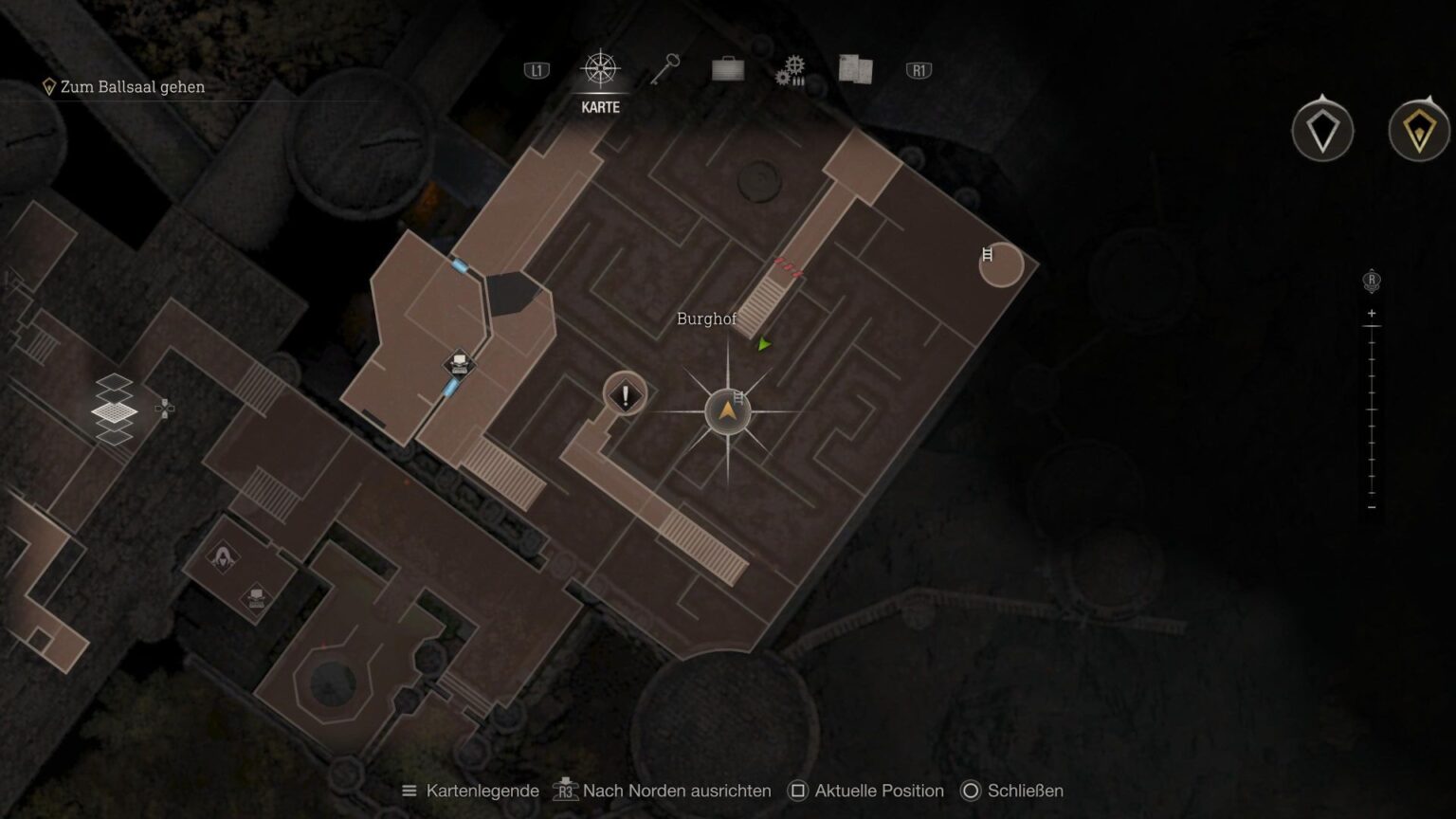
Task: Click the vertical map zoom slider track
Action: [x=1372, y=409]
